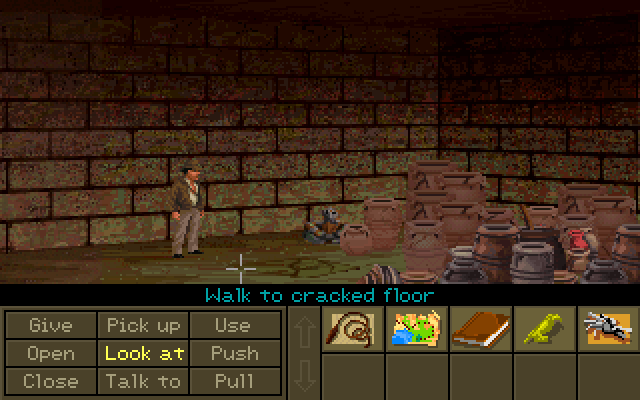Viewport: 640px width, 400px height.
Task: Select the gray item on orange background
Action: pos(607,329)
